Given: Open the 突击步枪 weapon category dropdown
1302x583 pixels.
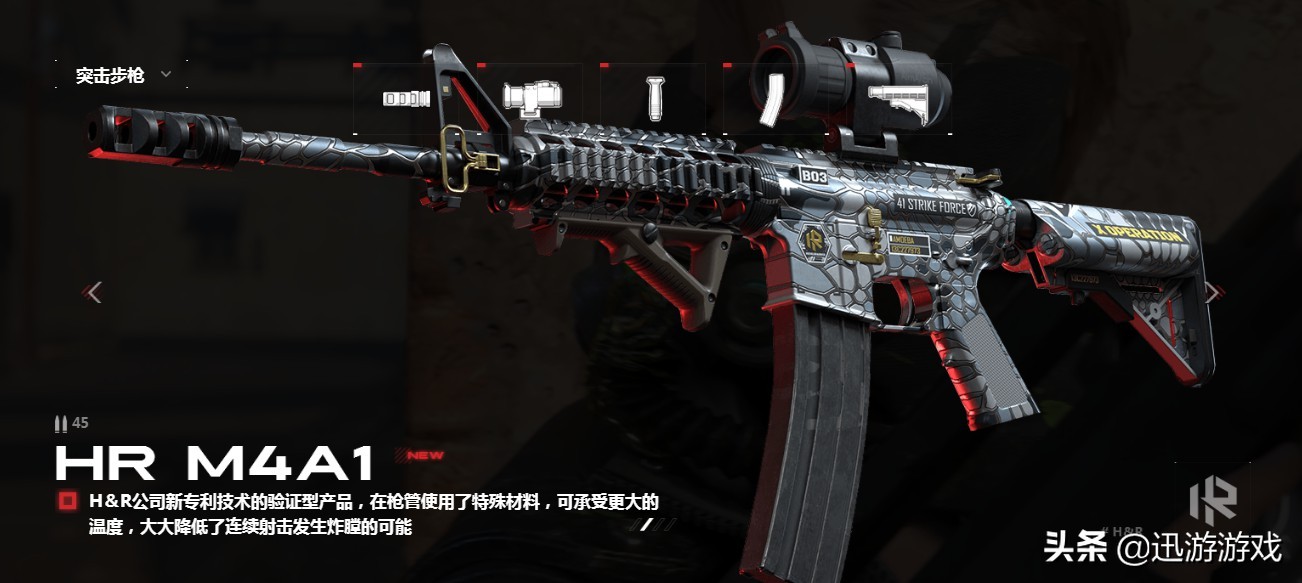Looking at the screenshot, I should pyautogui.click(x=122, y=75).
